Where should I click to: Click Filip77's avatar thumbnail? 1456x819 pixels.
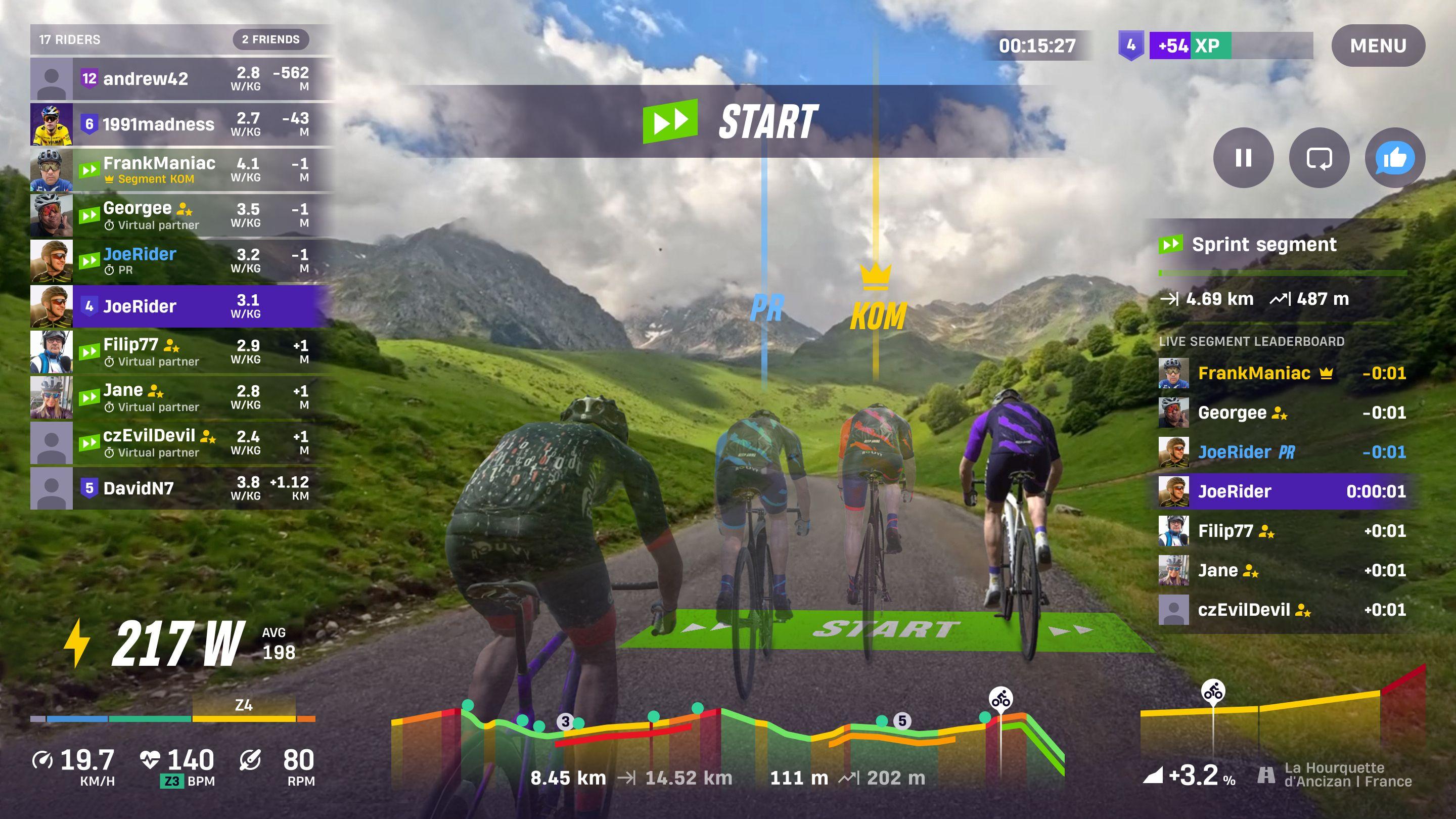click(53, 351)
